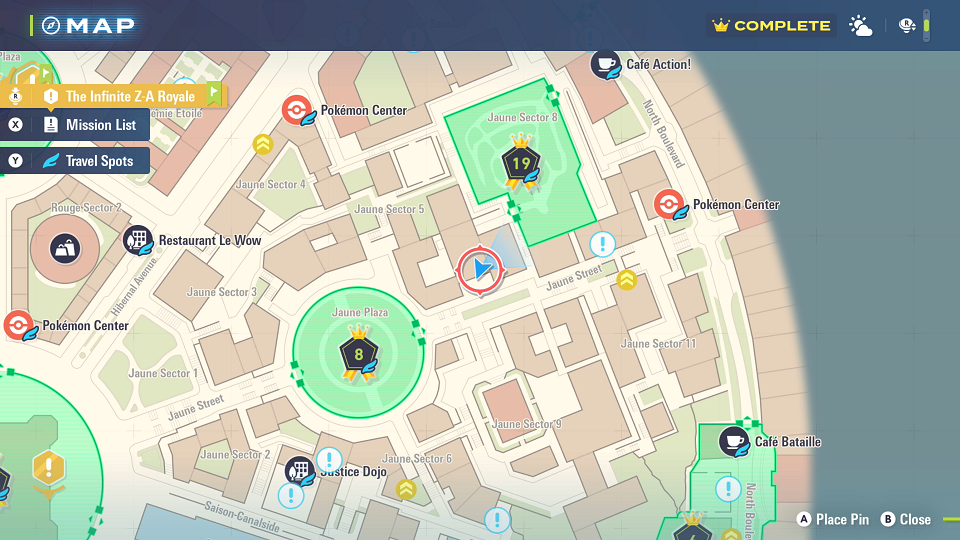Screen dimensions: 960x540
Task: Select the Pokémon Center beside Jaune Sector 4
Action: click(x=297, y=110)
